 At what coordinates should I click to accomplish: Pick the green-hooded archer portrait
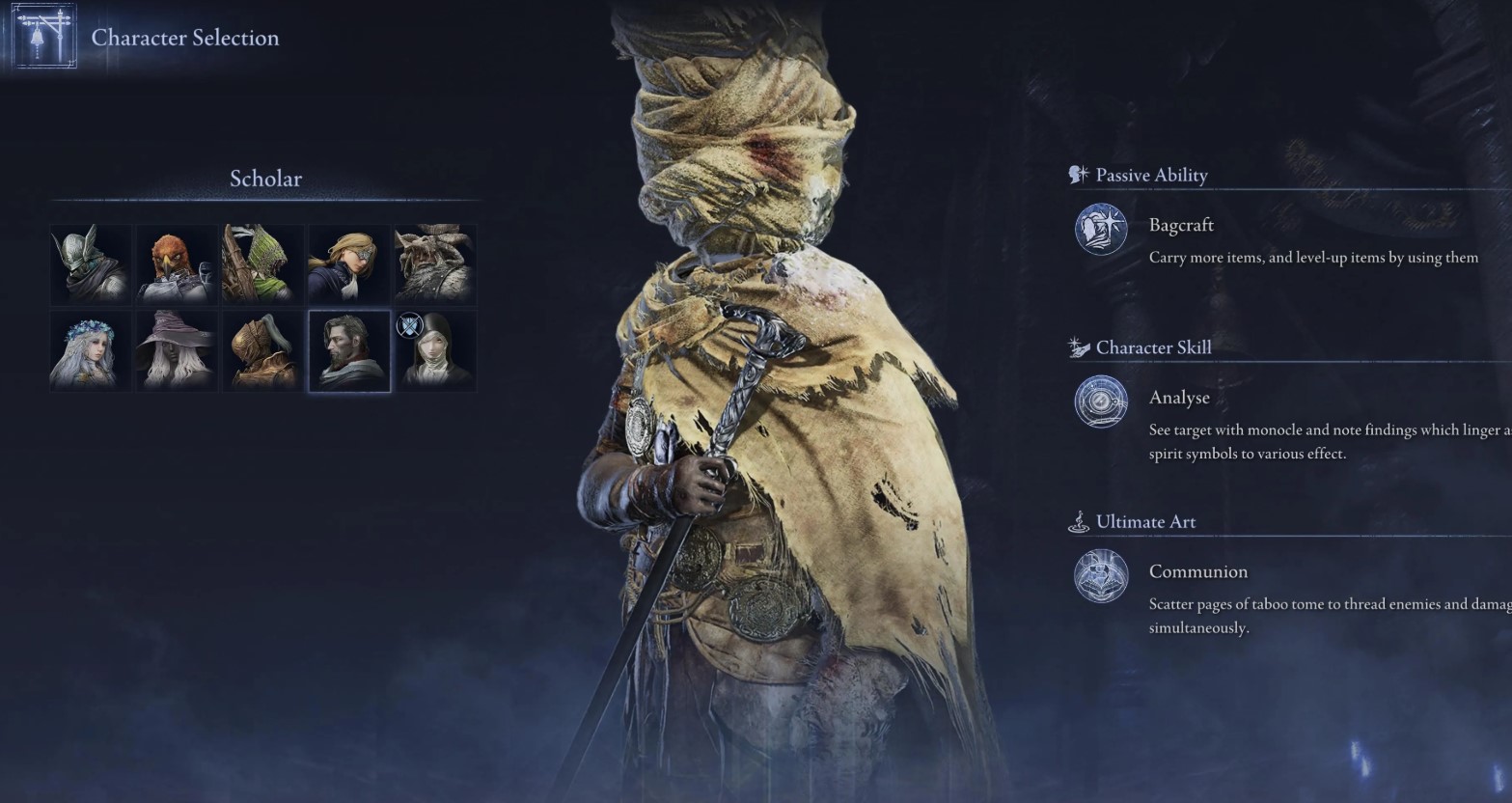262,263
